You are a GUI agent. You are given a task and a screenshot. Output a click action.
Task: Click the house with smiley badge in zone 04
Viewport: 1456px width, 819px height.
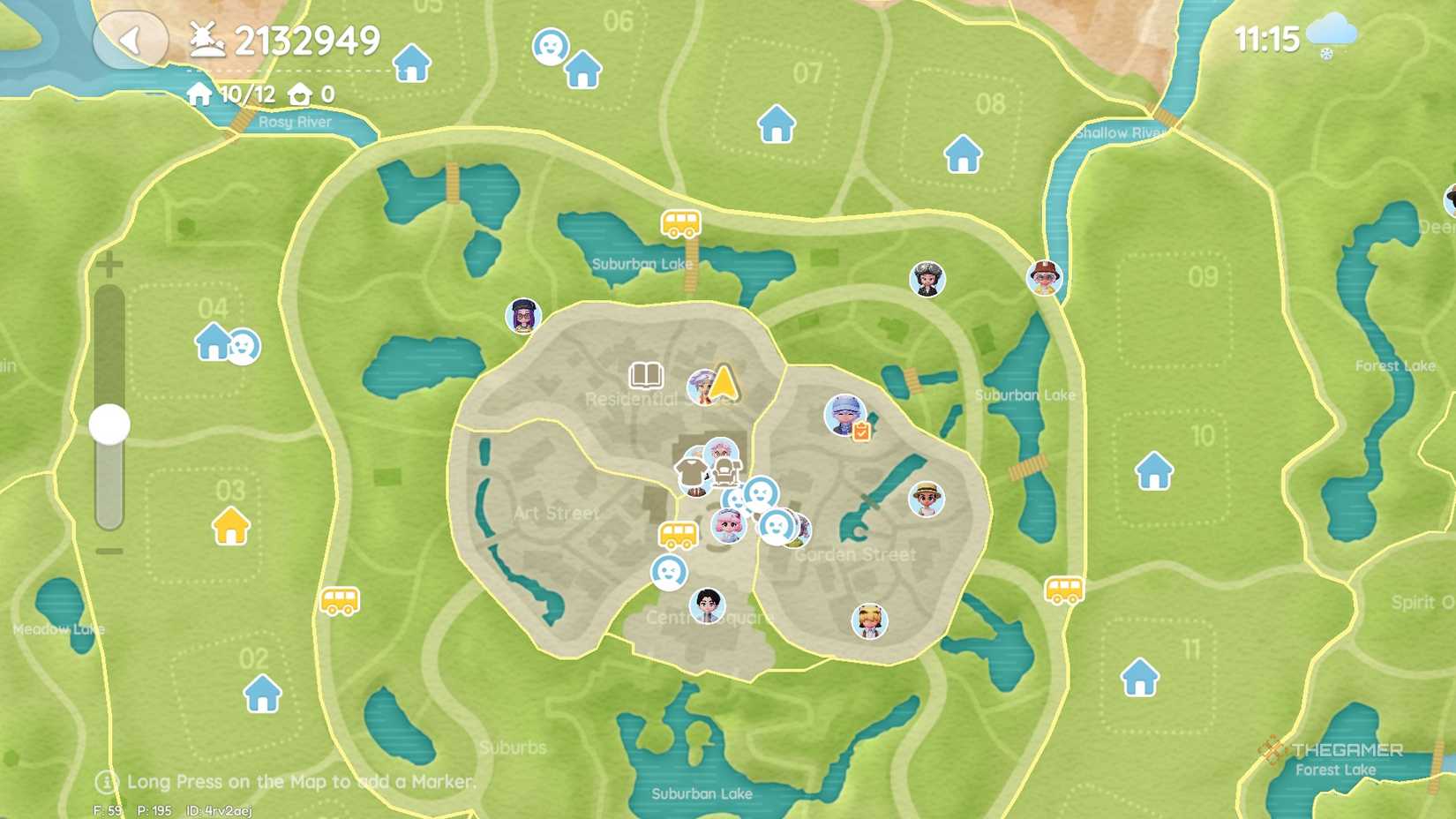[x=213, y=342]
